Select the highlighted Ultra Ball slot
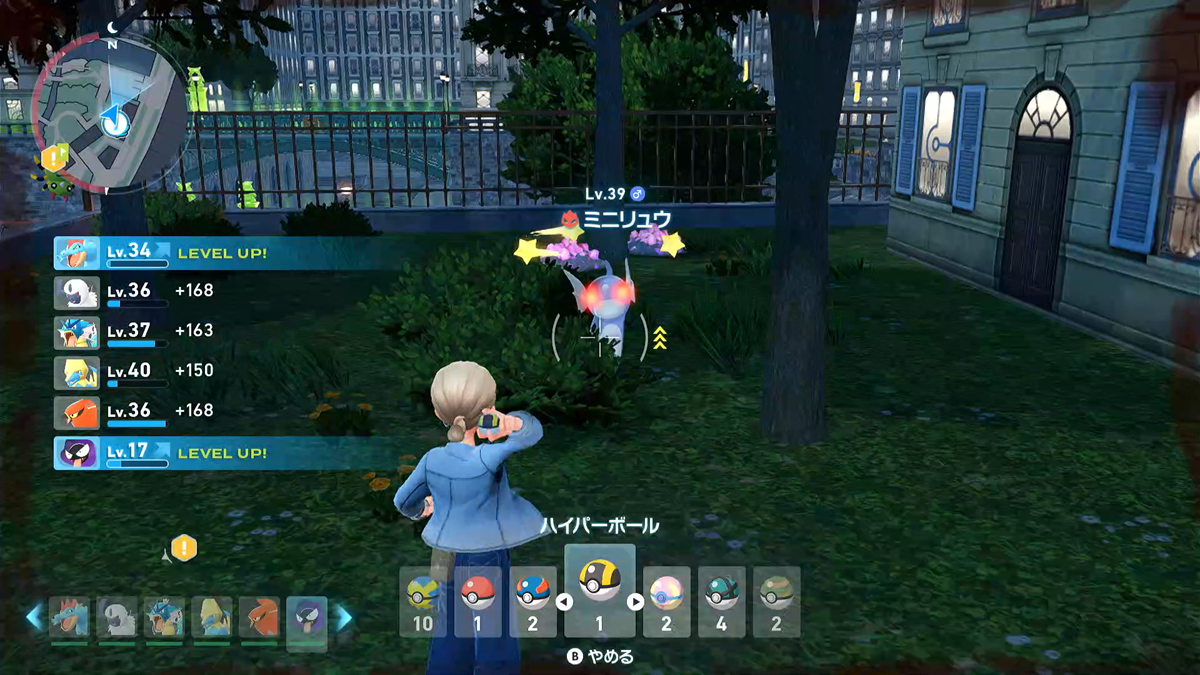The height and width of the screenshot is (675, 1200). click(x=599, y=592)
